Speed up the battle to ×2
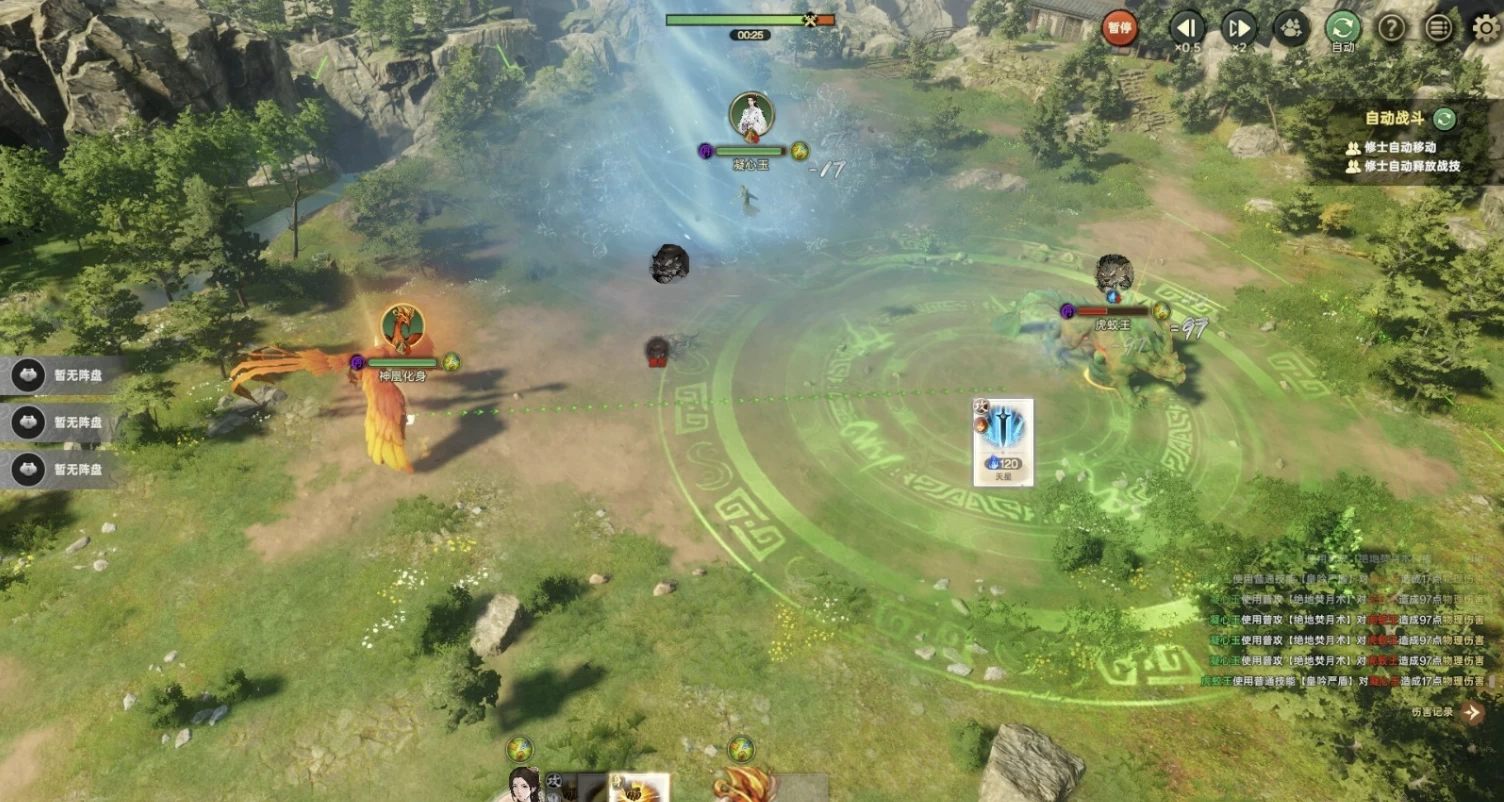This screenshot has width=1504, height=802. tap(1239, 27)
